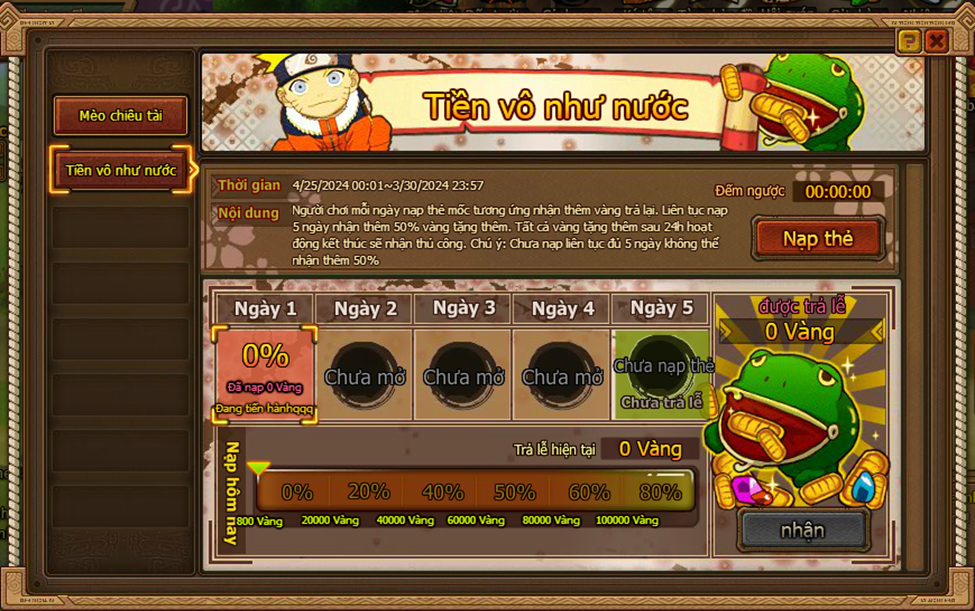Choose the Ngày 2 locked tile
The width and height of the screenshot is (975, 611).
[x=364, y=376]
